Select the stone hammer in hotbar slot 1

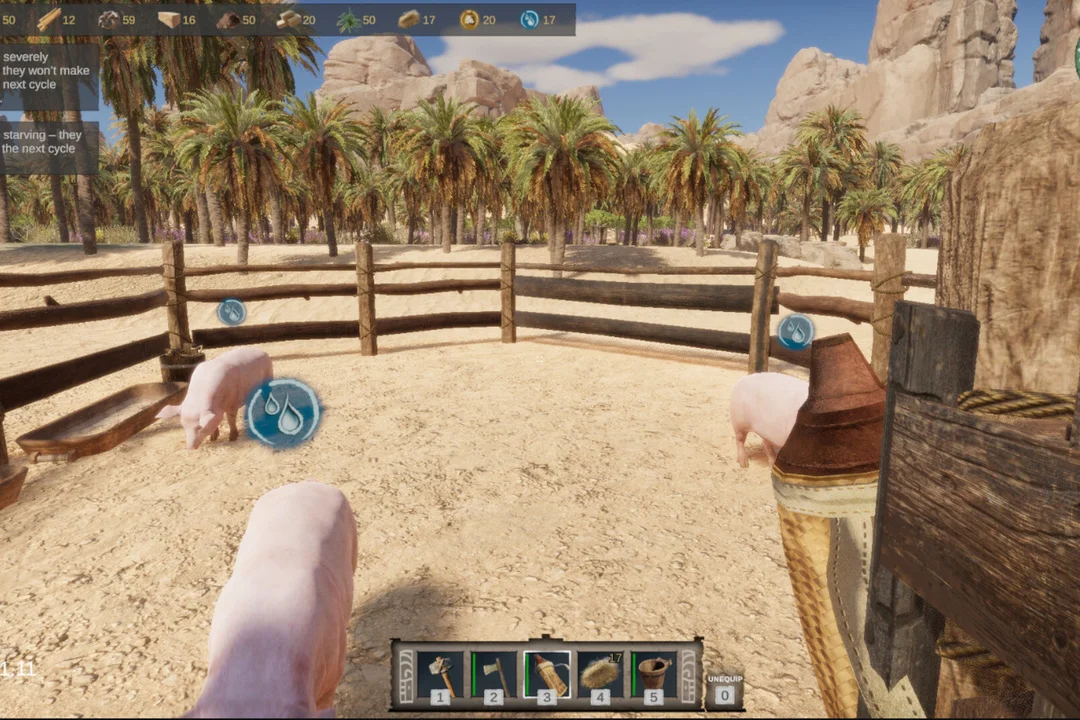[x=440, y=674]
